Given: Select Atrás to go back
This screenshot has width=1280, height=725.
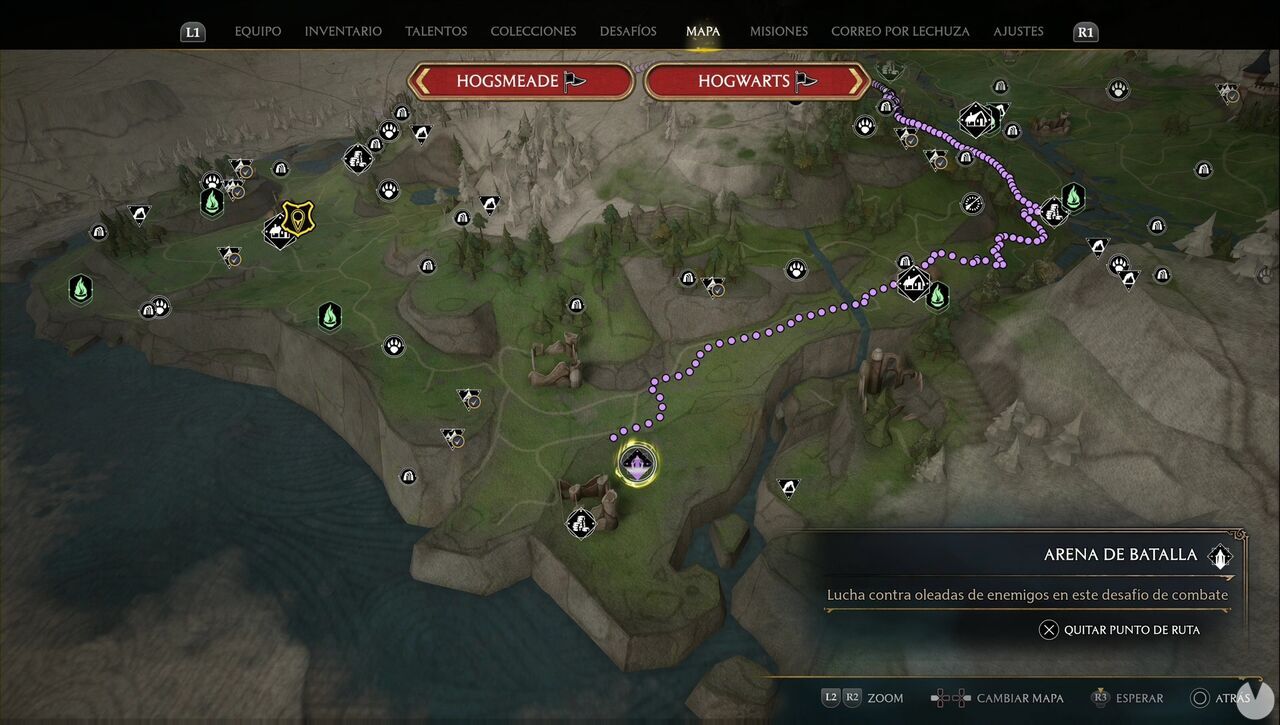Looking at the screenshot, I should coord(1231,698).
